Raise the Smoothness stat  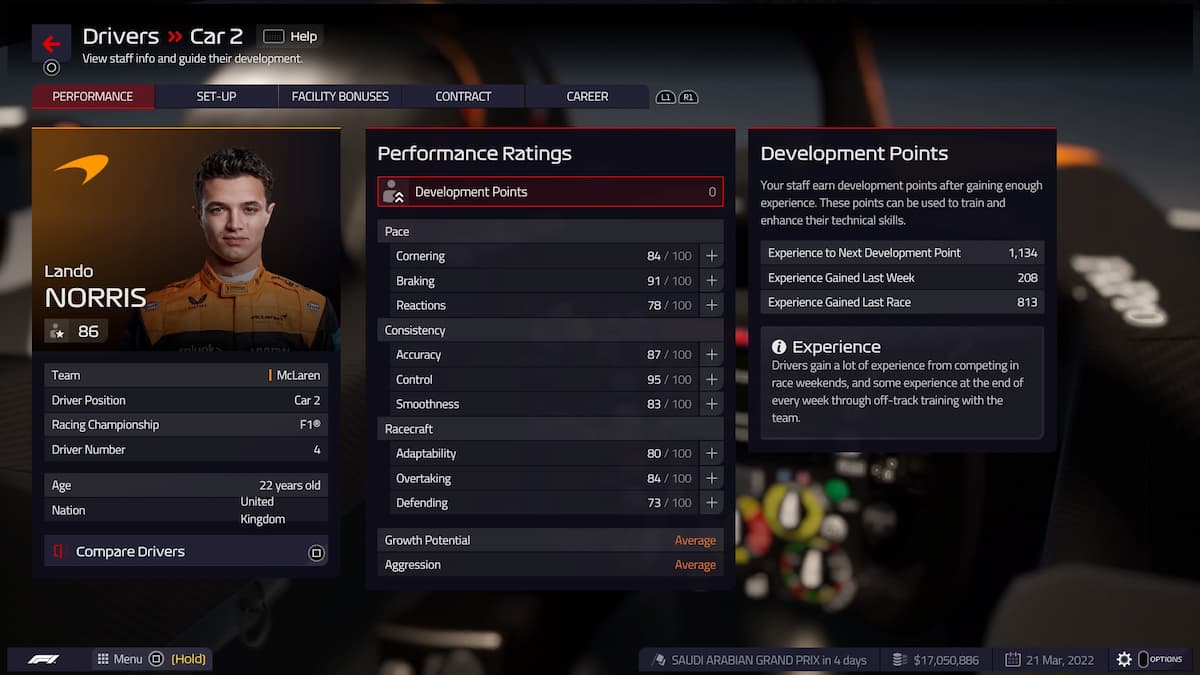(712, 404)
